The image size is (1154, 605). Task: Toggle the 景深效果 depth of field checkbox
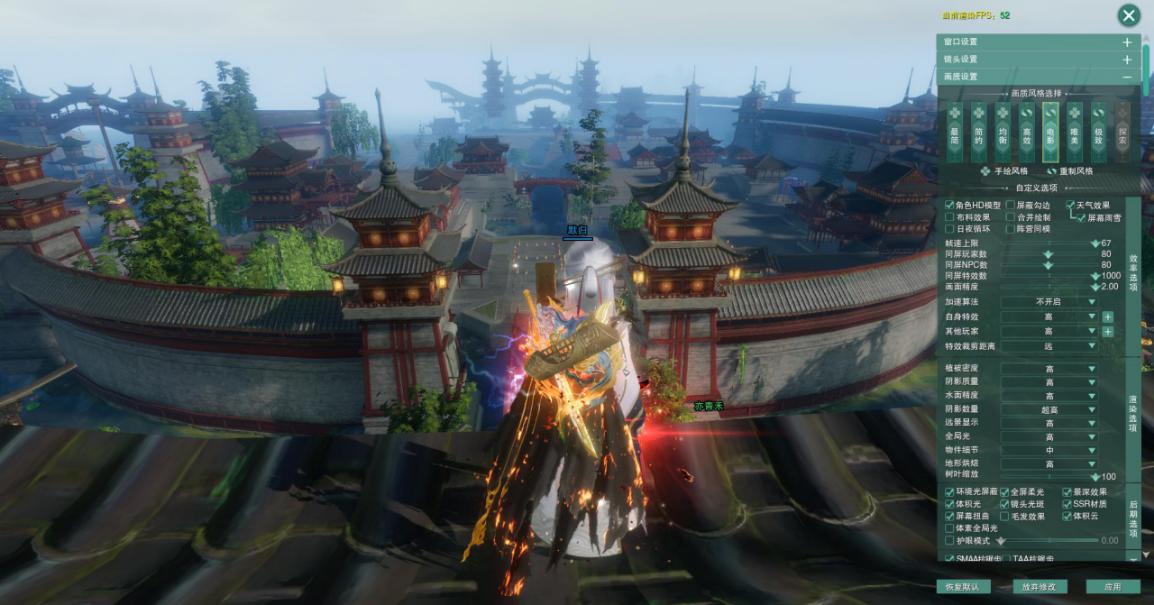[1068, 492]
